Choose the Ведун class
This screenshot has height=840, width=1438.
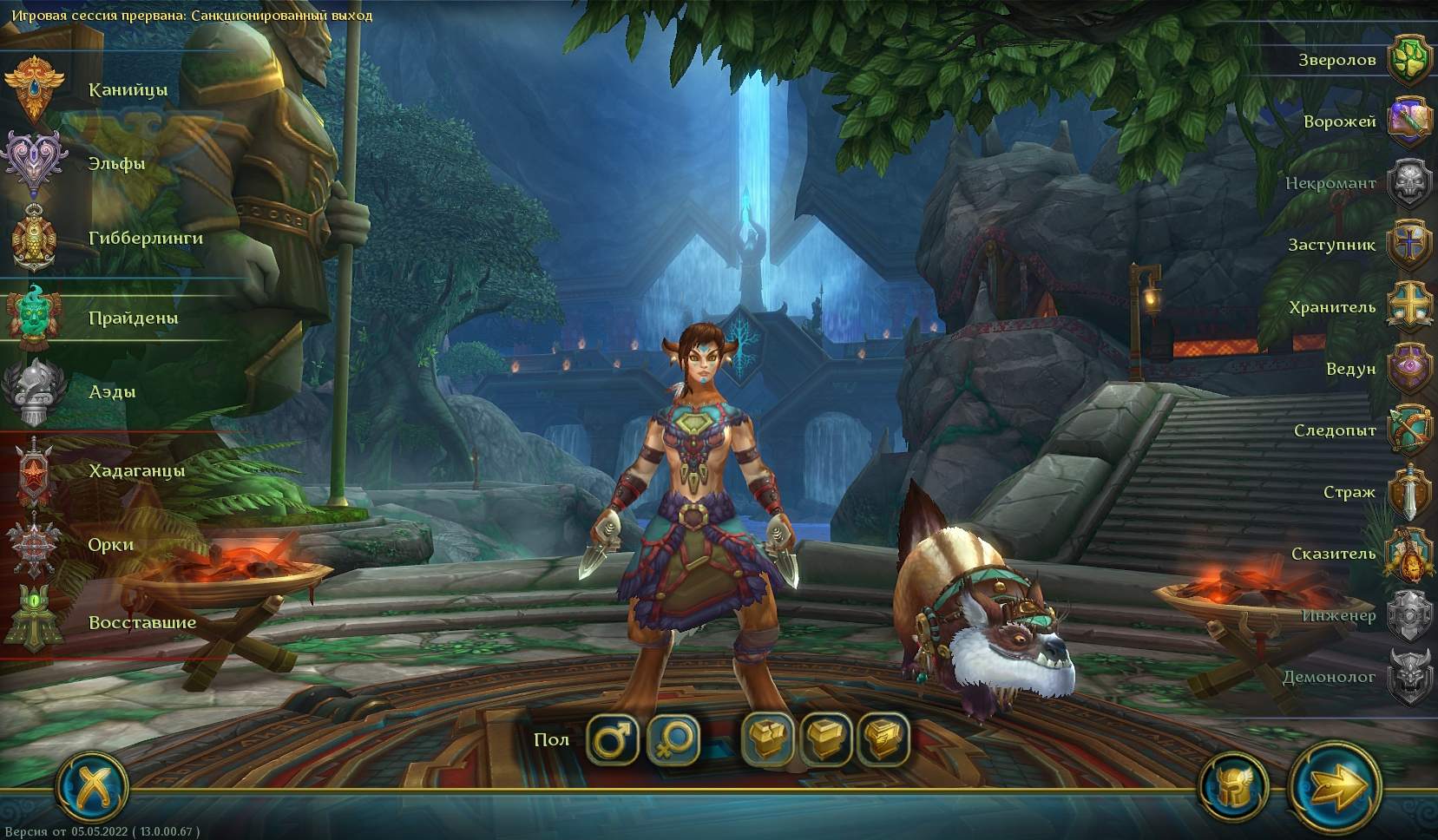coord(1408,369)
